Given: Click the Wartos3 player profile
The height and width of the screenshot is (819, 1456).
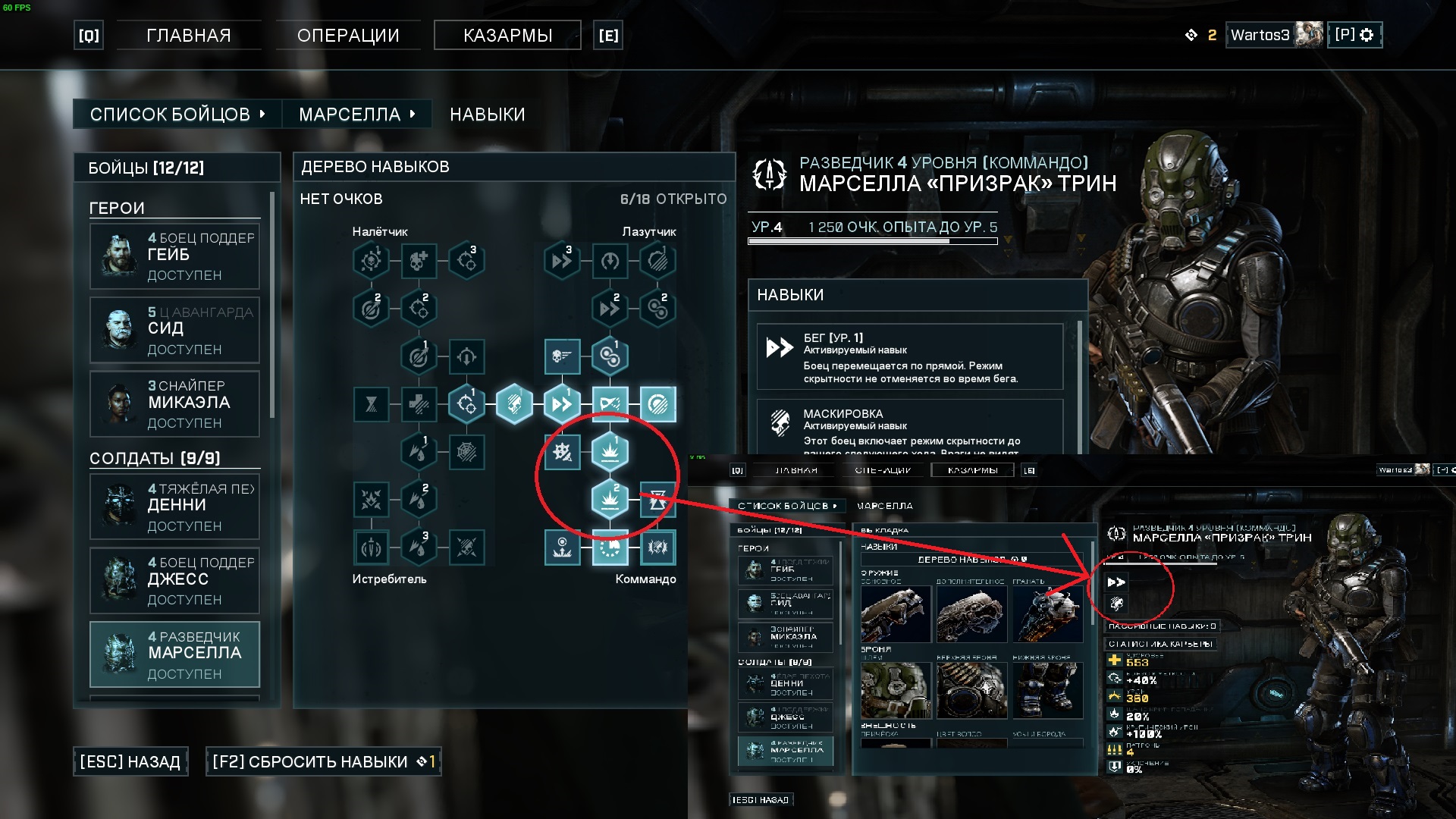Looking at the screenshot, I should [x=1275, y=35].
